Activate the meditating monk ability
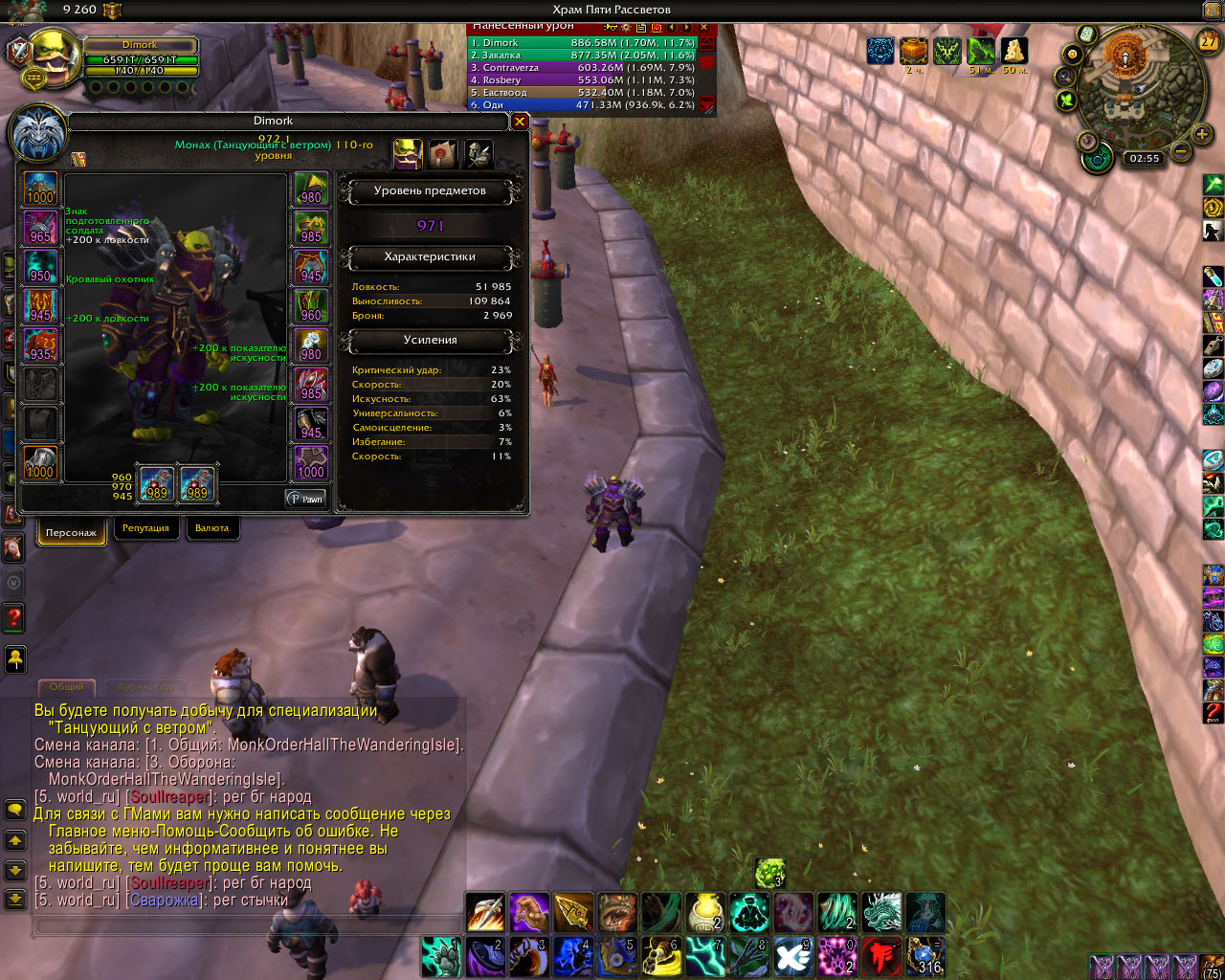1225x980 pixels. click(749, 912)
